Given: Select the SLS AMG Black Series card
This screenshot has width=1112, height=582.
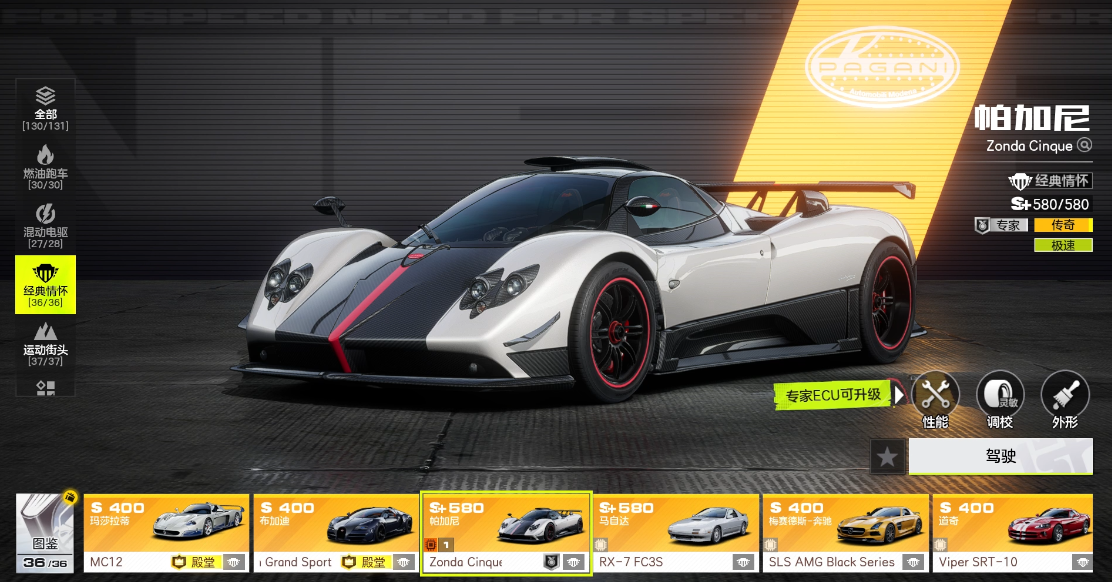Looking at the screenshot, I should (845, 533).
